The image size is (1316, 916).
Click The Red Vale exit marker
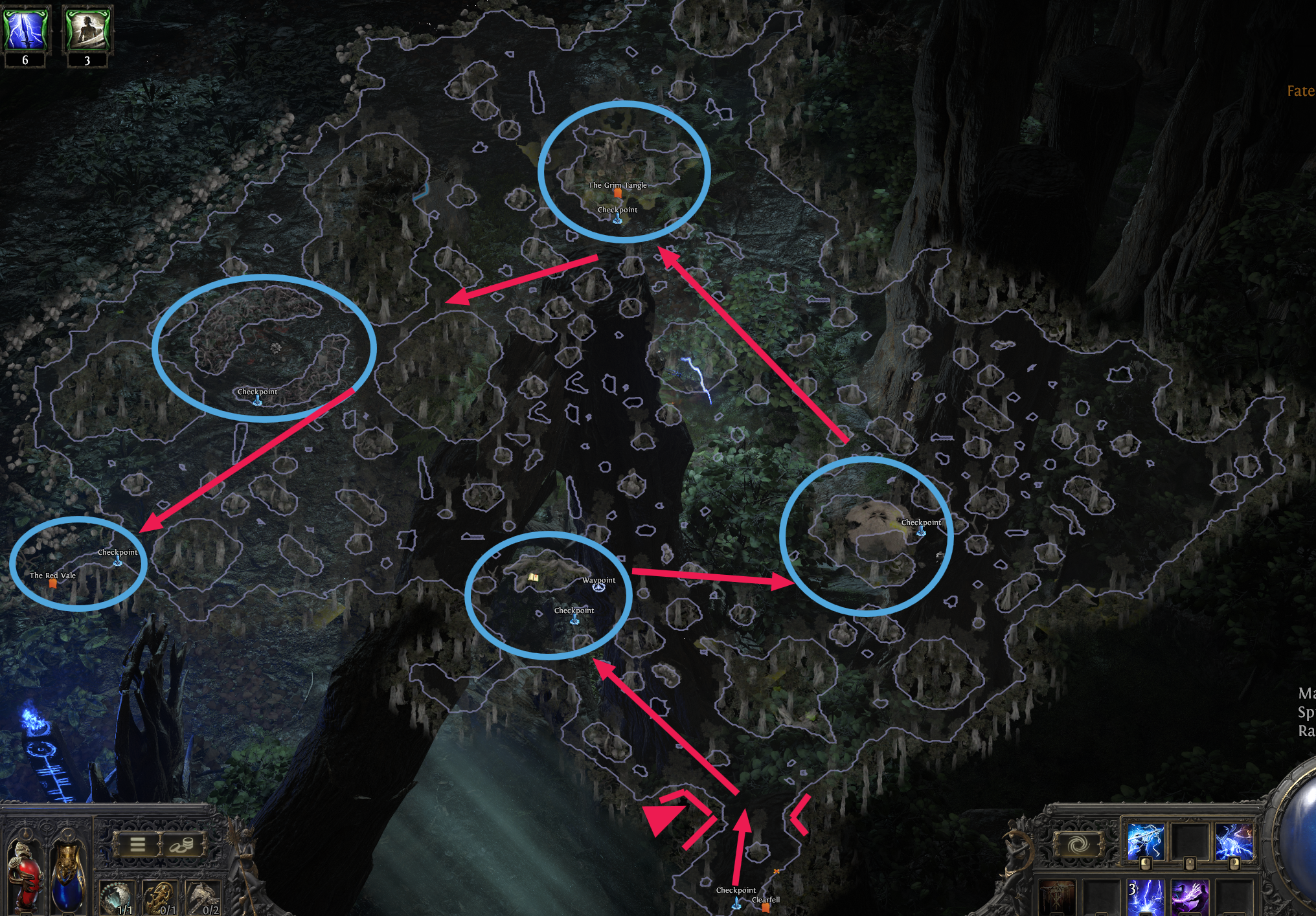[53, 583]
